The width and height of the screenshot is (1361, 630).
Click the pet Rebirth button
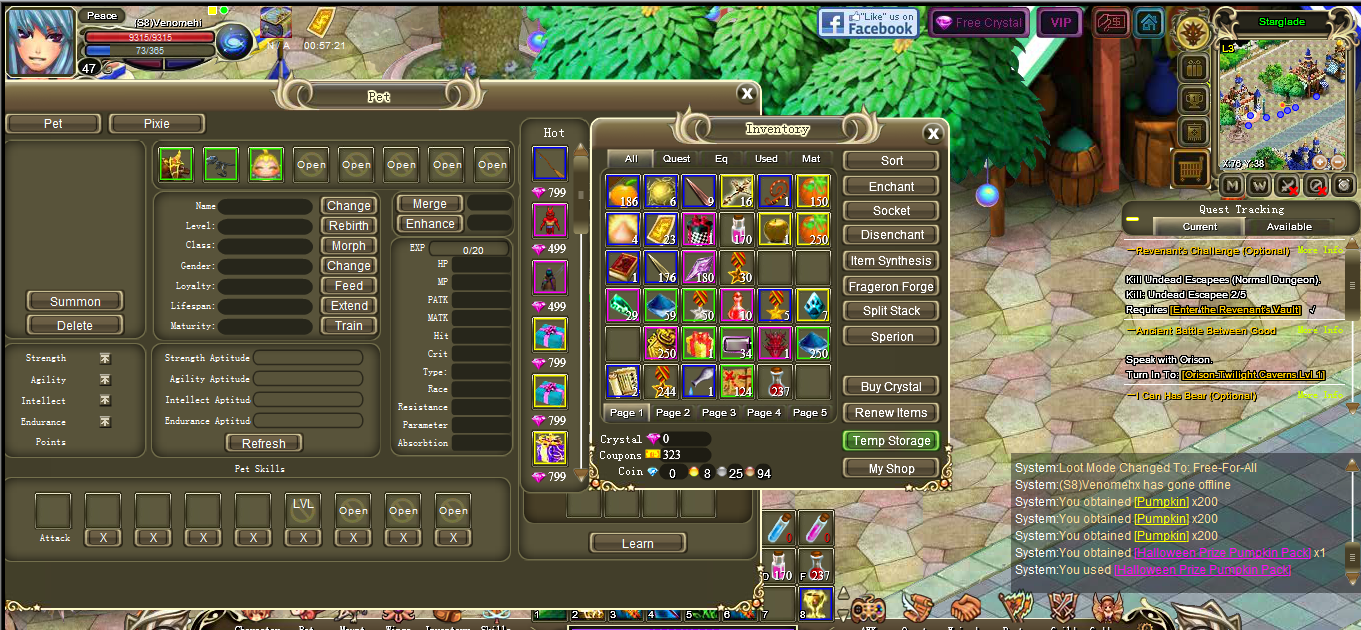[x=349, y=226]
